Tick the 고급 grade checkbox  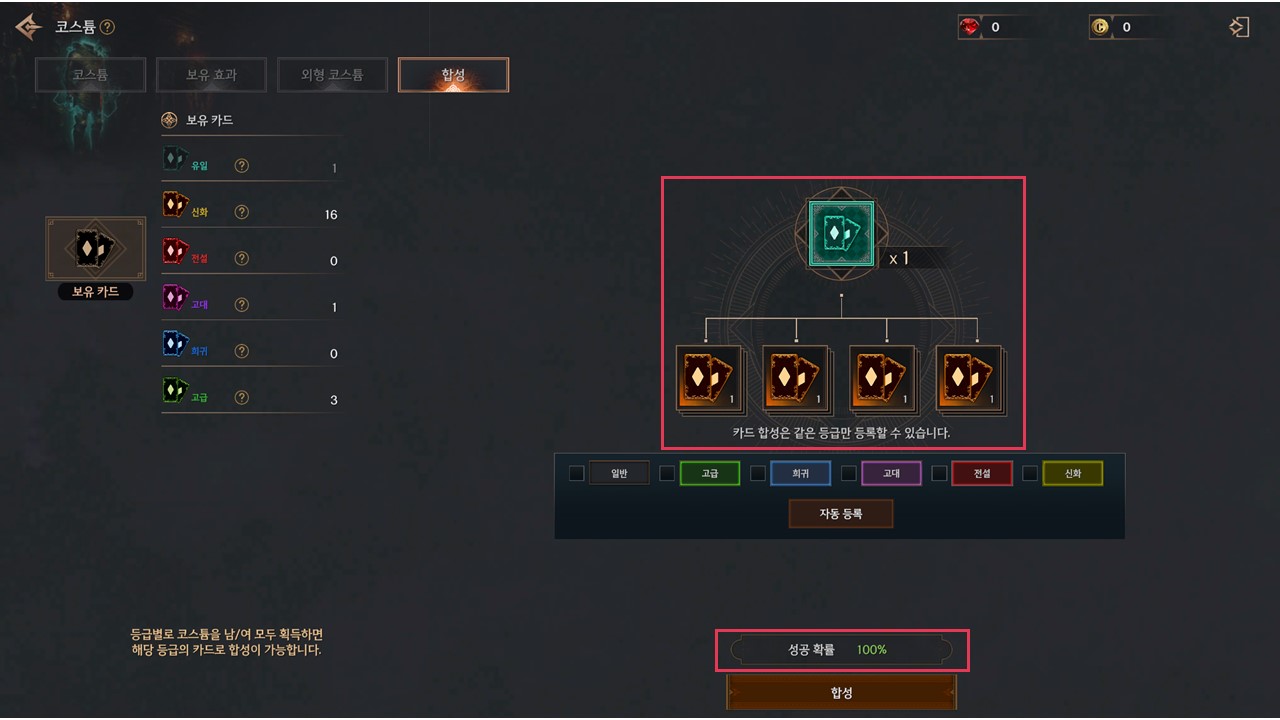(x=667, y=473)
